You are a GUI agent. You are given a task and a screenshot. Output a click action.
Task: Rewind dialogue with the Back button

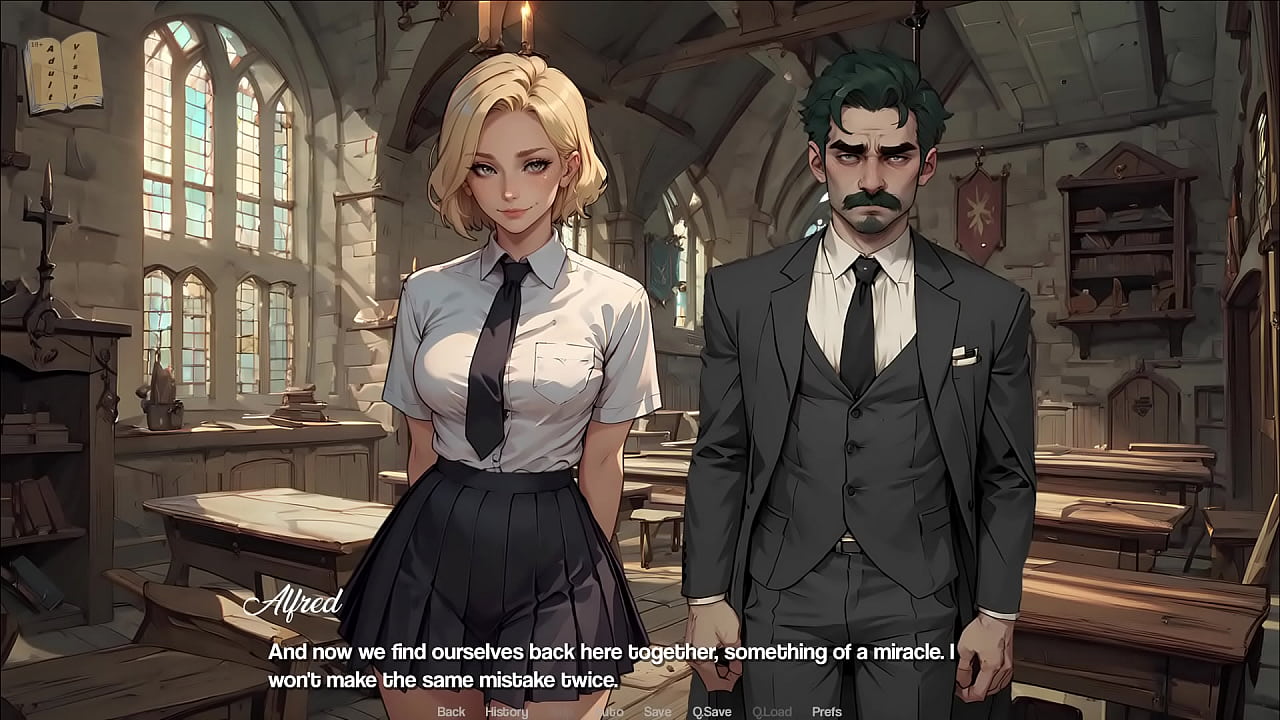pos(449,711)
